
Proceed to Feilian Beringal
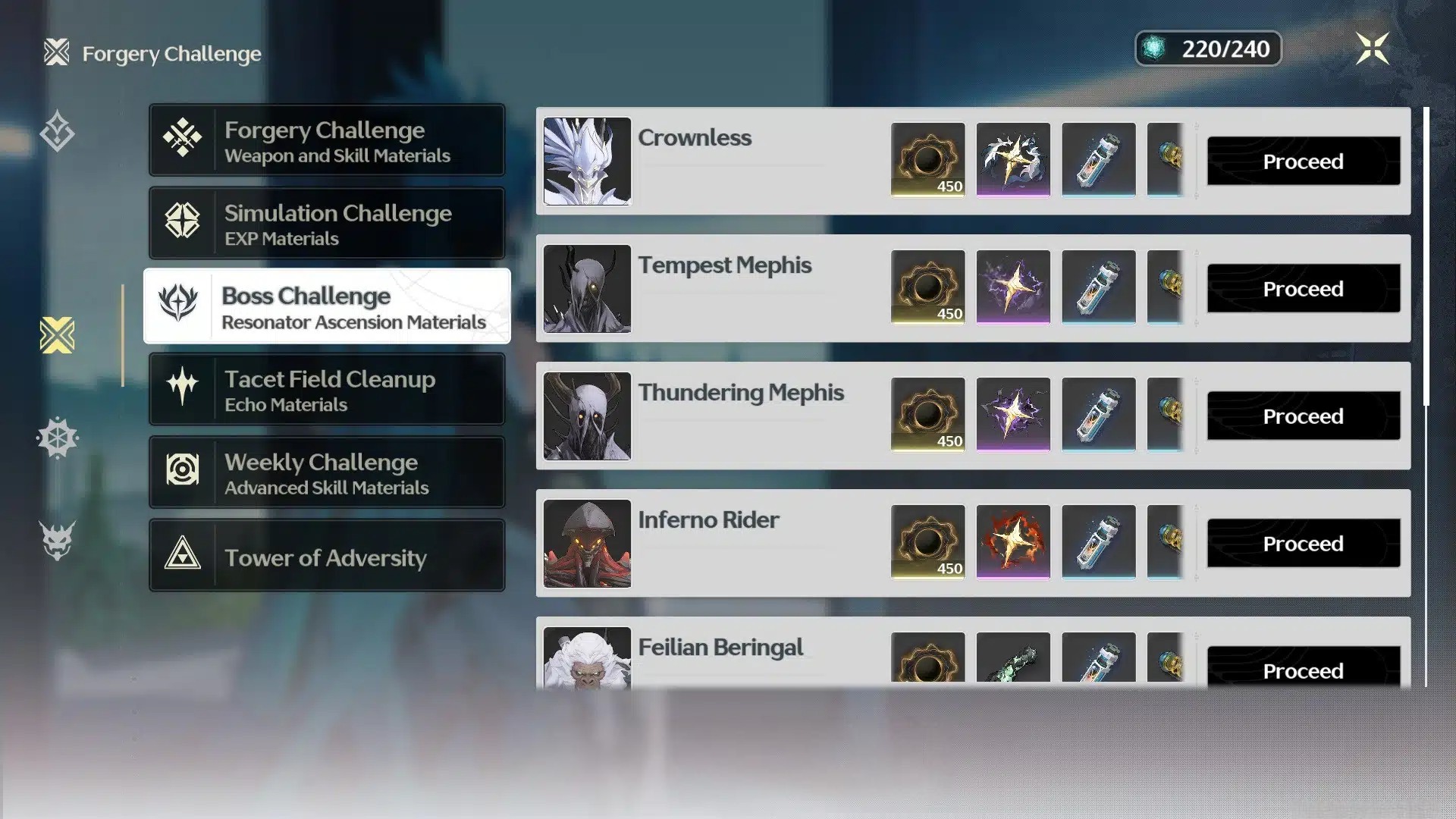pos(1303,670)
